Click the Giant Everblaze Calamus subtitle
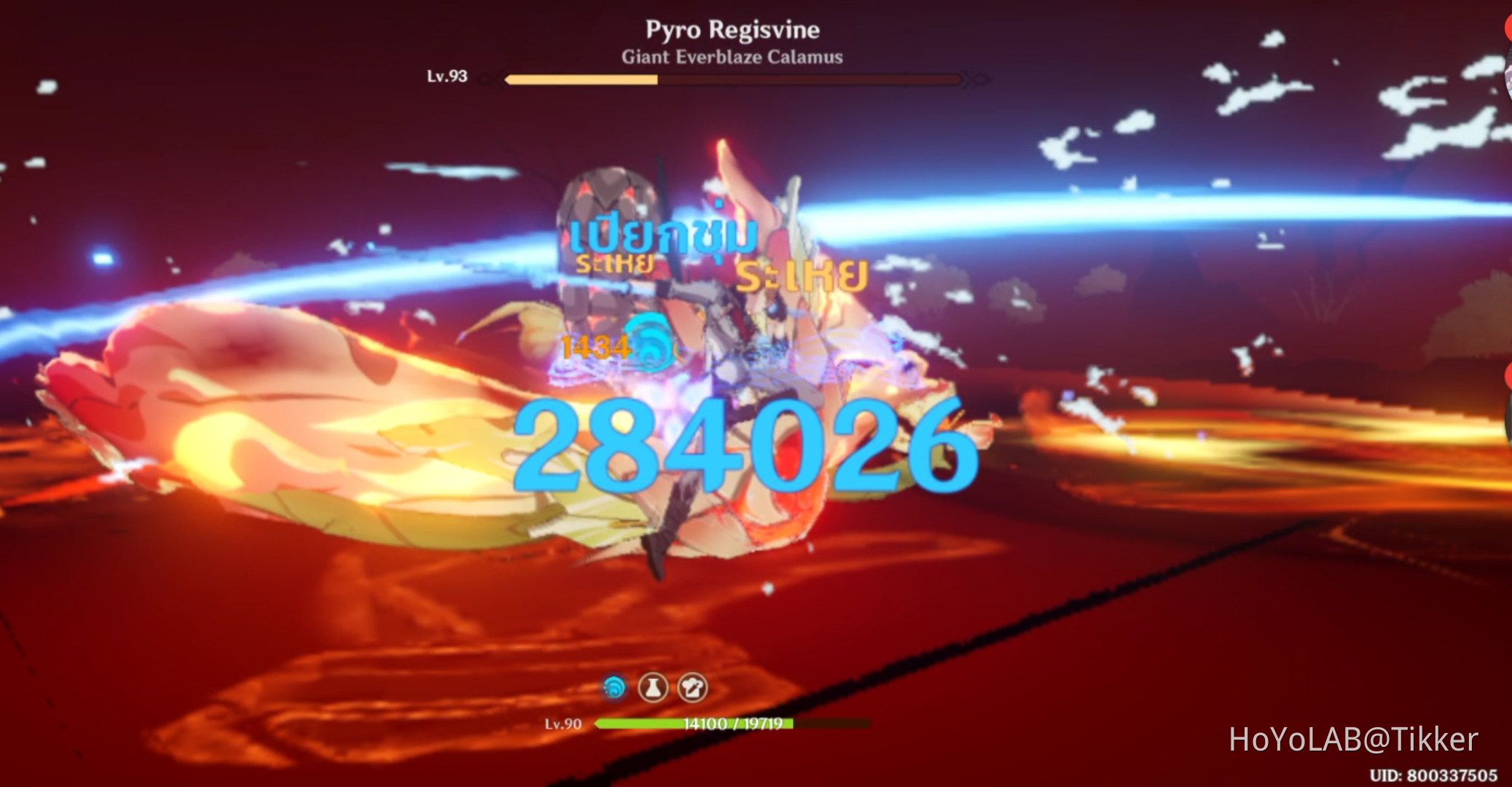This screenshot has width=1512, height=787. [x=732, y=58]
